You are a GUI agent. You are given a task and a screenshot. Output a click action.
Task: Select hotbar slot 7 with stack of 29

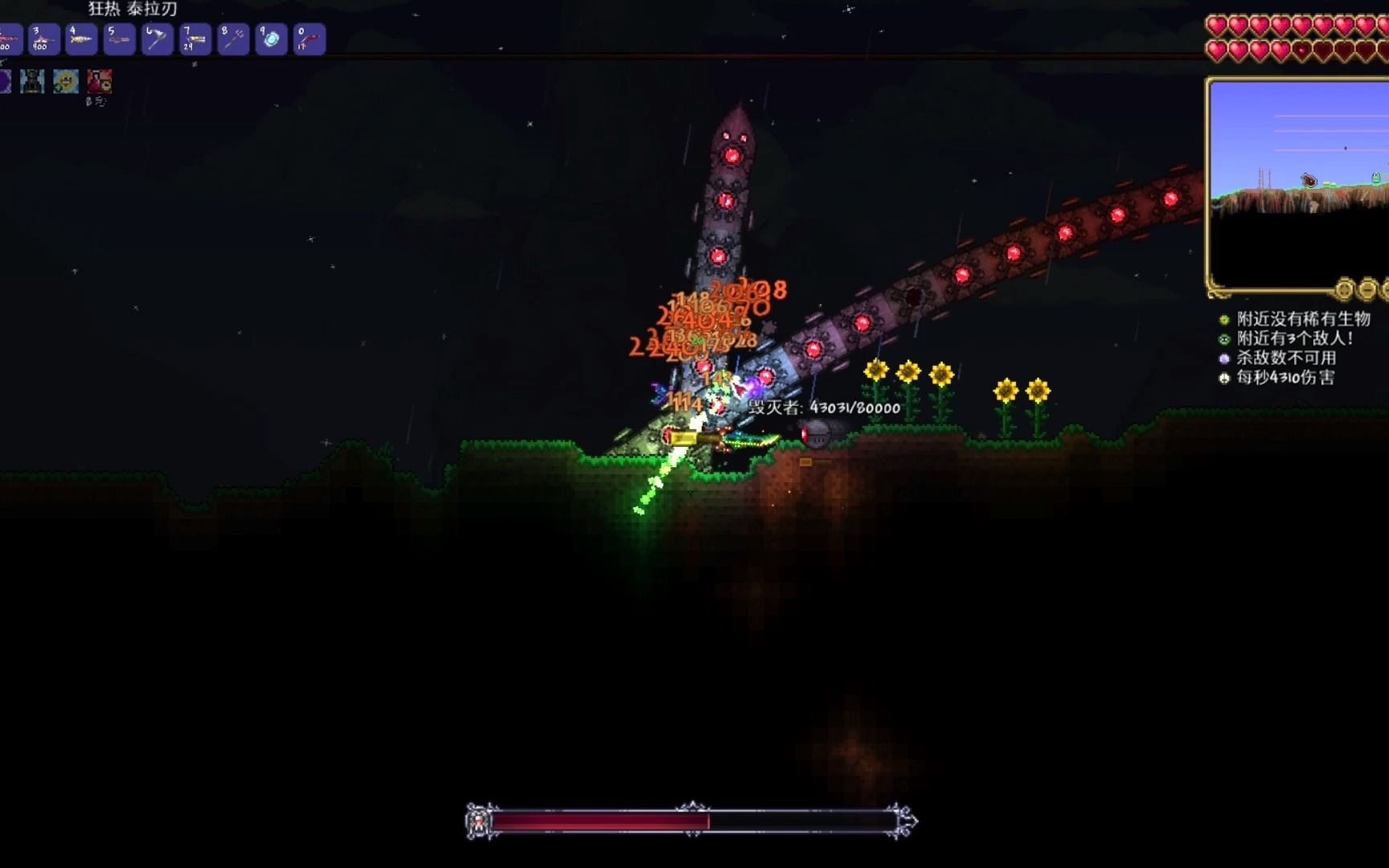195,39
